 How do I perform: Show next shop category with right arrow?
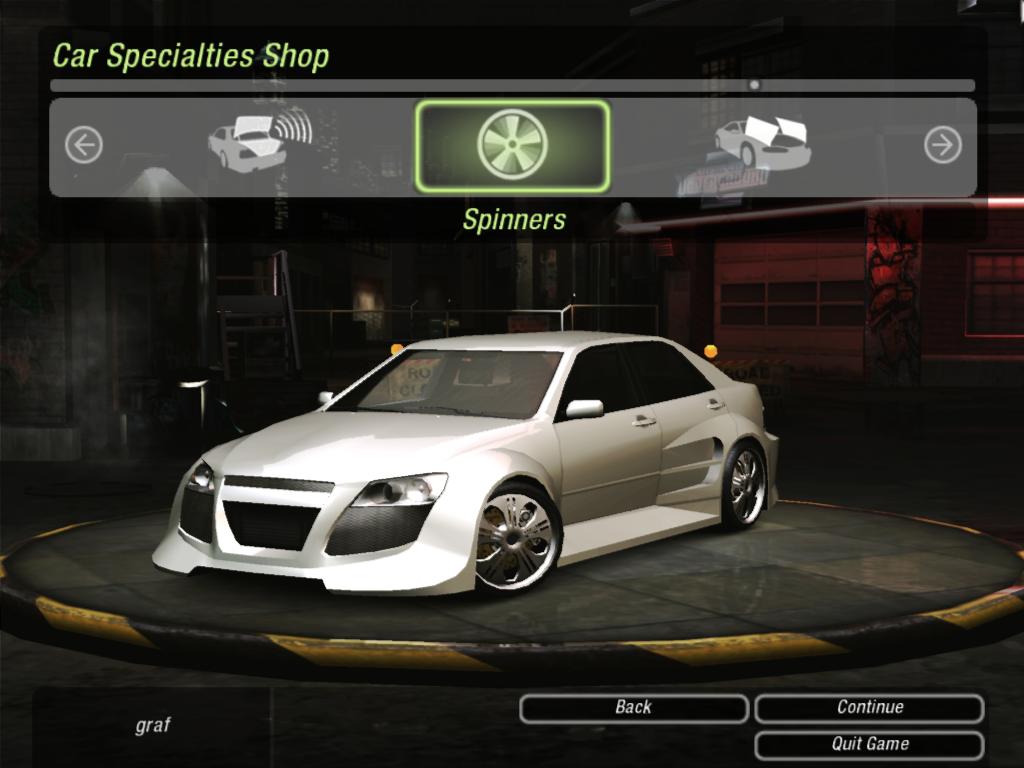pyautogui.click(x=942, y=146)
